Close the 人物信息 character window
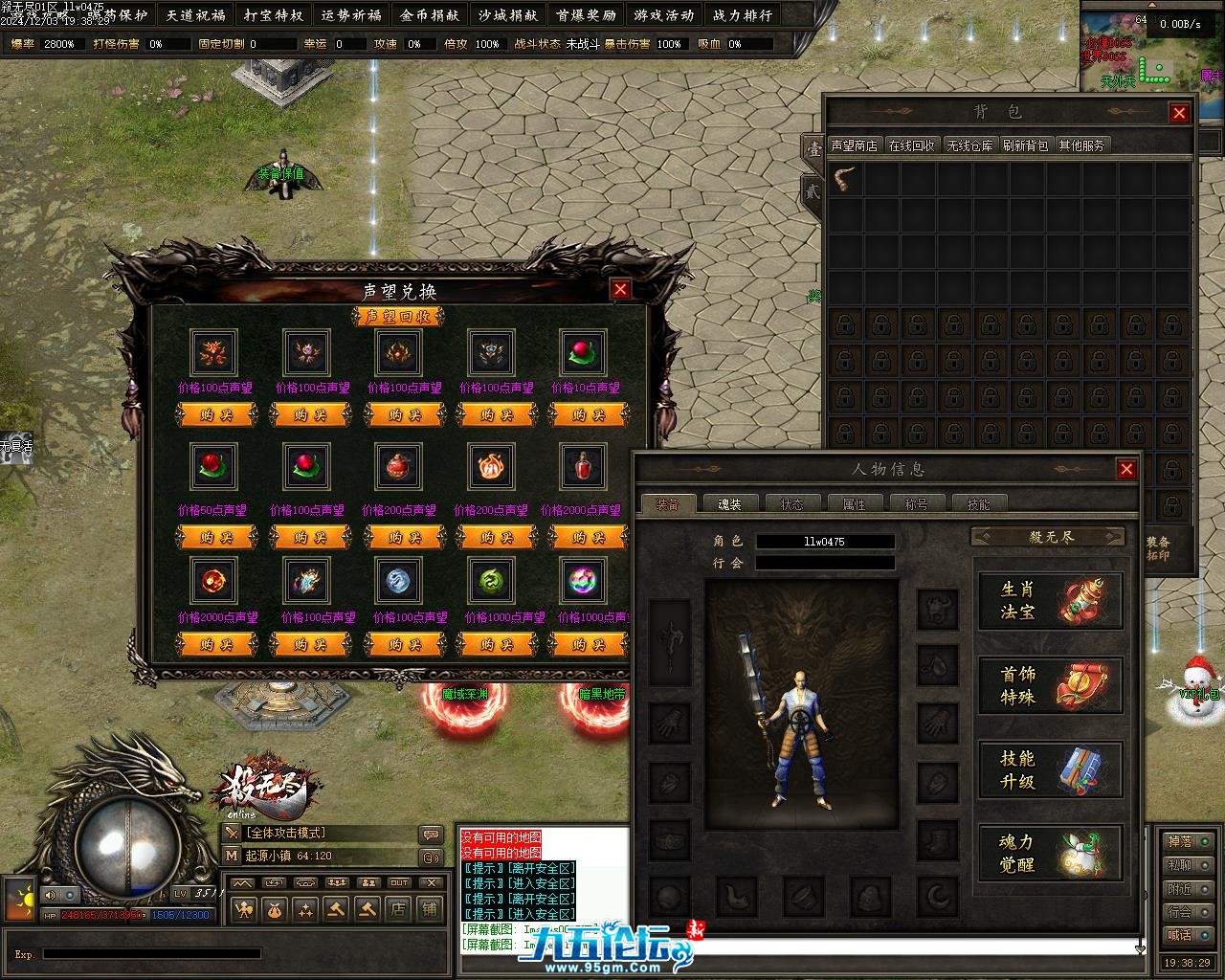The image size is (1225, 980). [x=1126, y=469]
